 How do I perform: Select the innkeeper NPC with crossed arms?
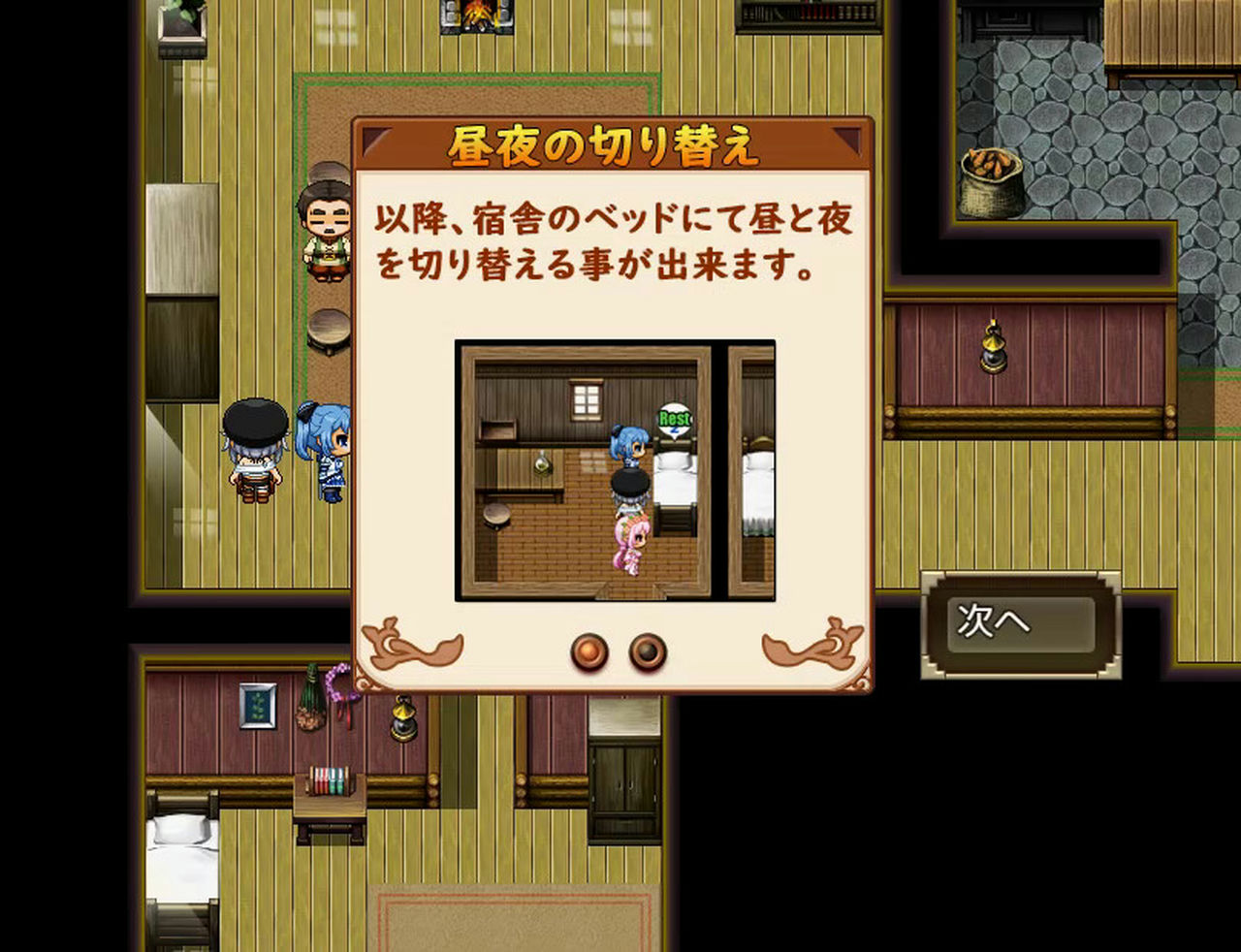point(328,233)
